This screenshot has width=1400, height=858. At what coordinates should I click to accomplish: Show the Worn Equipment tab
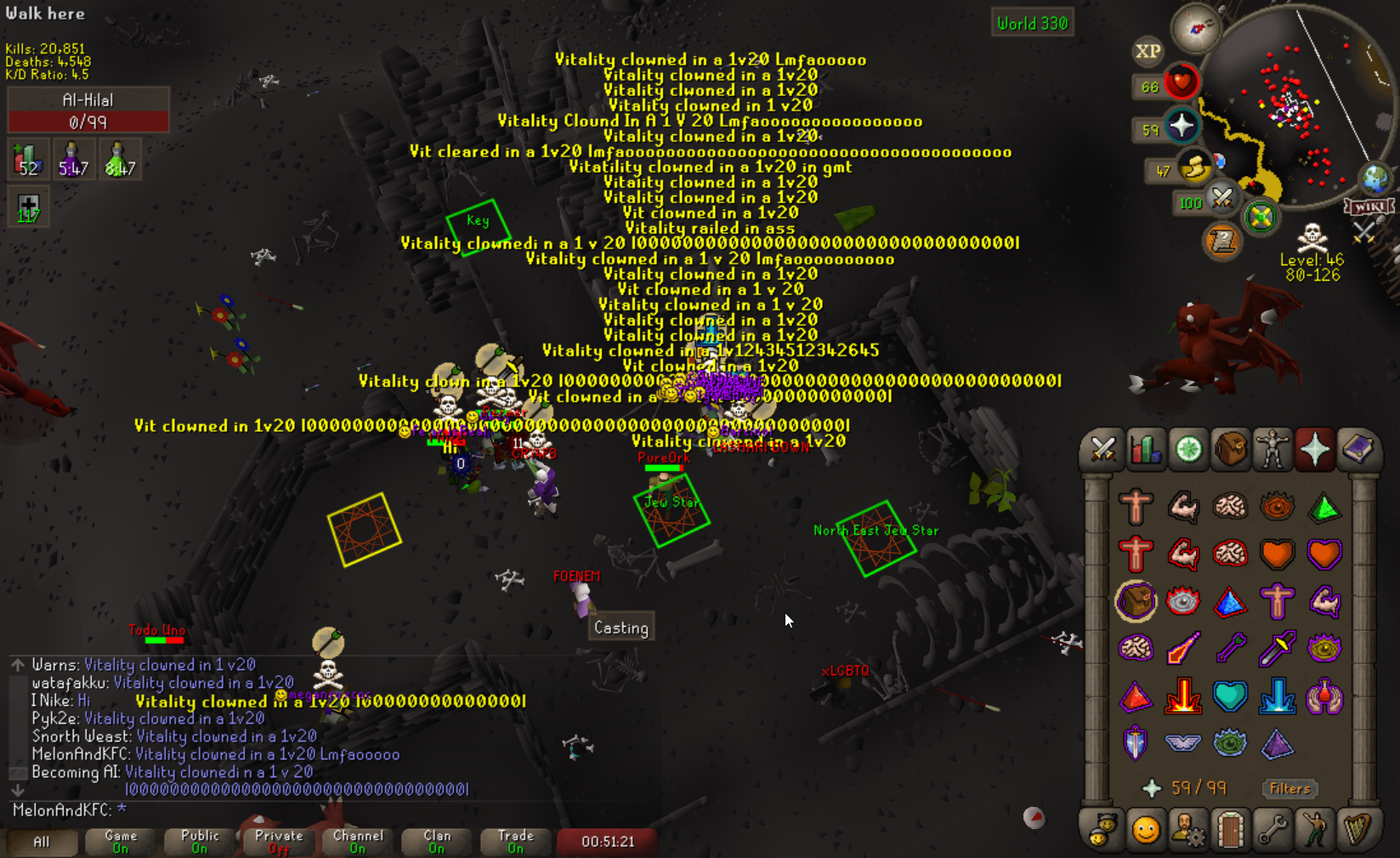pyautogui.click(x=1272, y=449)
